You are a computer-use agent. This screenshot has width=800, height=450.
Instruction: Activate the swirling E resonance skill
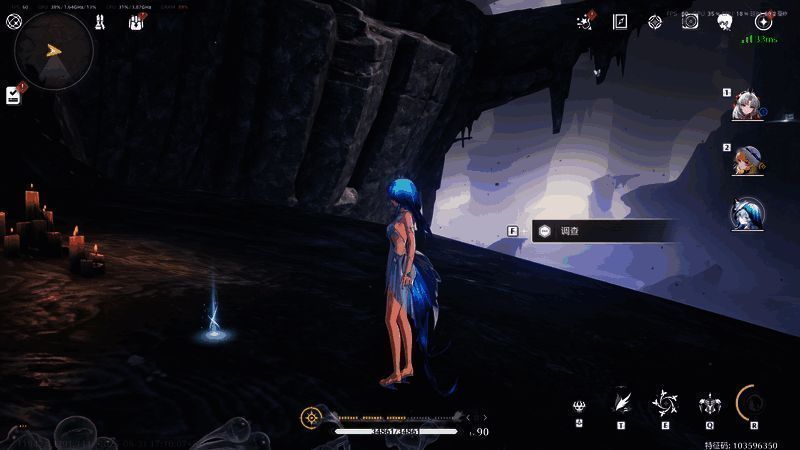[x=664, y=403]
